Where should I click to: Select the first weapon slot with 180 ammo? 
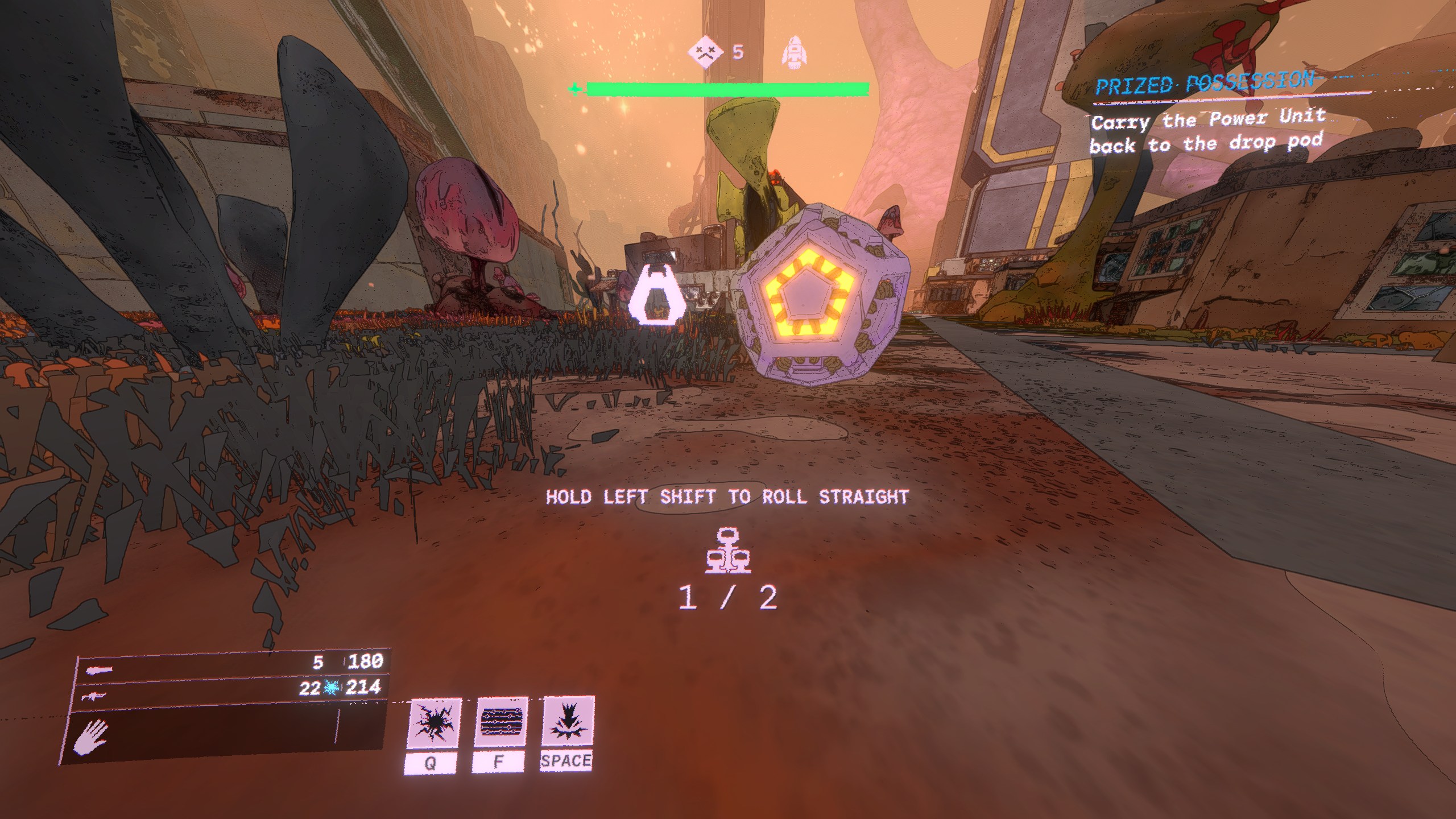pos(233,664)
